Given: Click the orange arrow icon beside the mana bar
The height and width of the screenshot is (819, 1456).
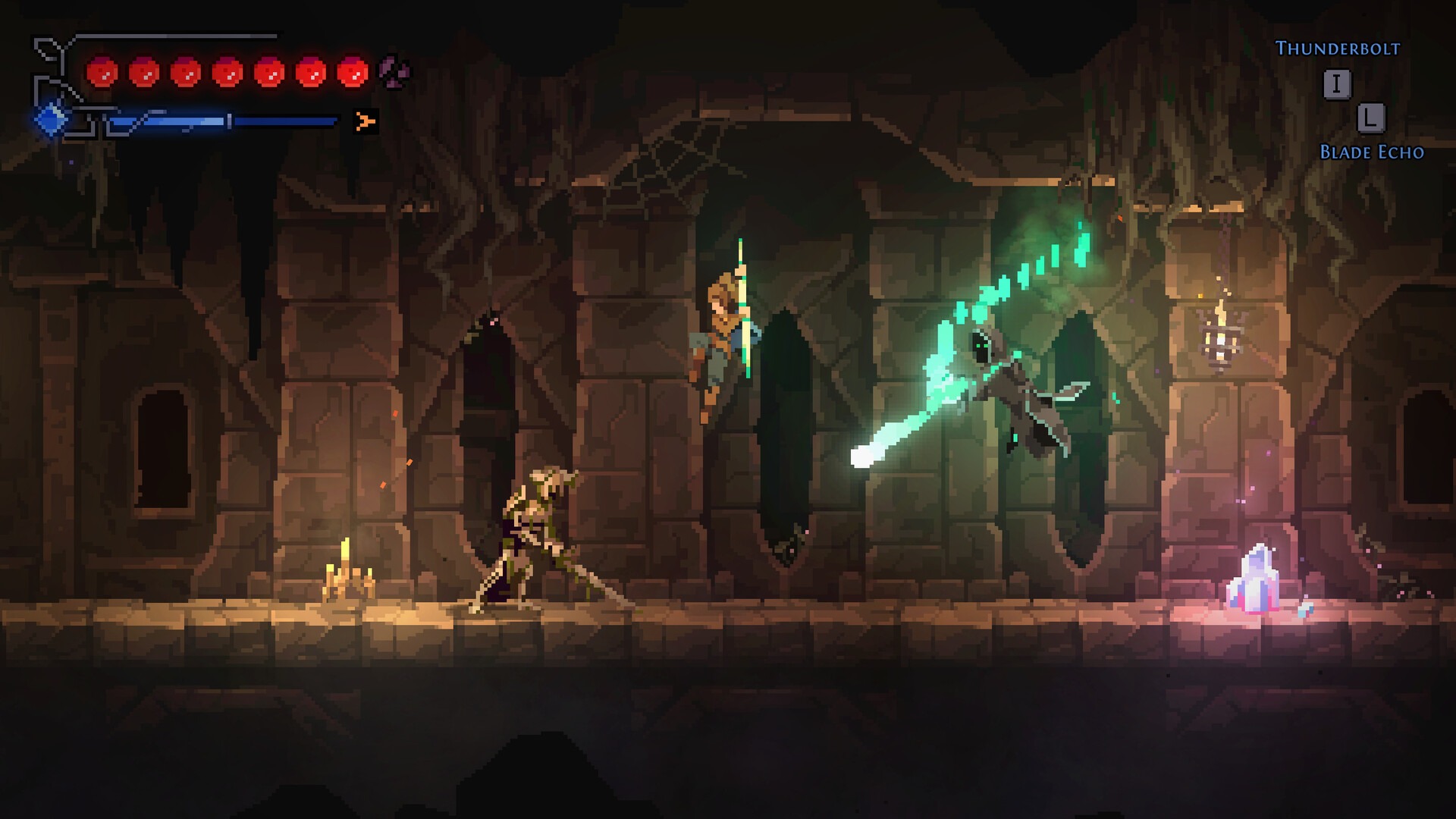Looking at the screenshot, I should coord(366,121).
